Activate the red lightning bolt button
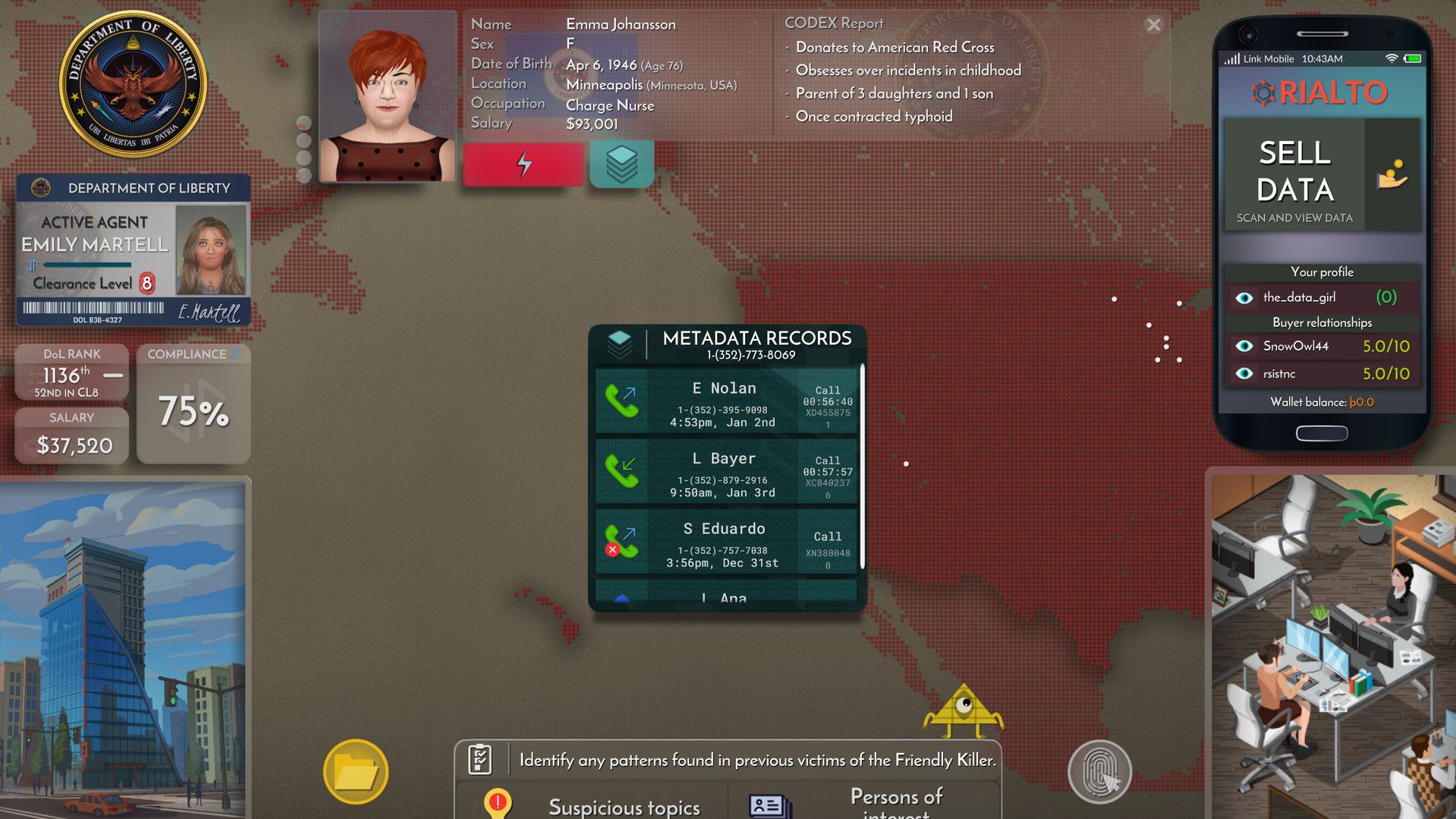This screenshot has width=1456, height=819. click(524, 164)
